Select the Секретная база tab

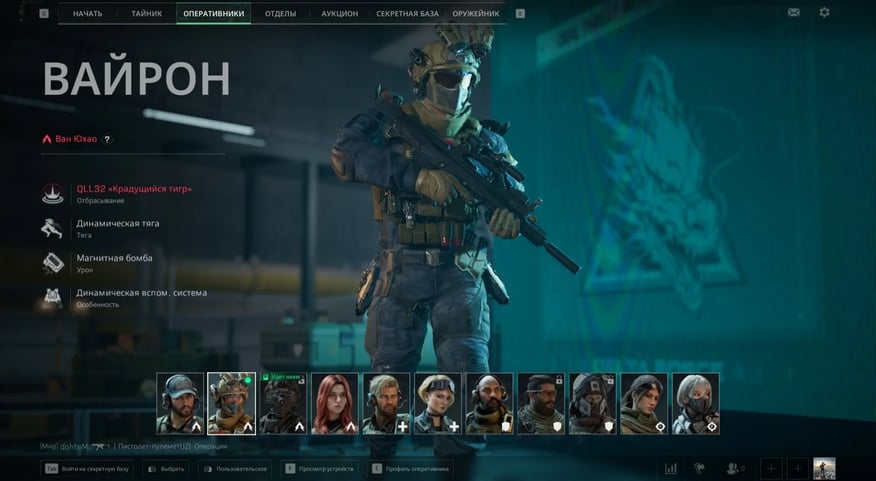(407, 13)
